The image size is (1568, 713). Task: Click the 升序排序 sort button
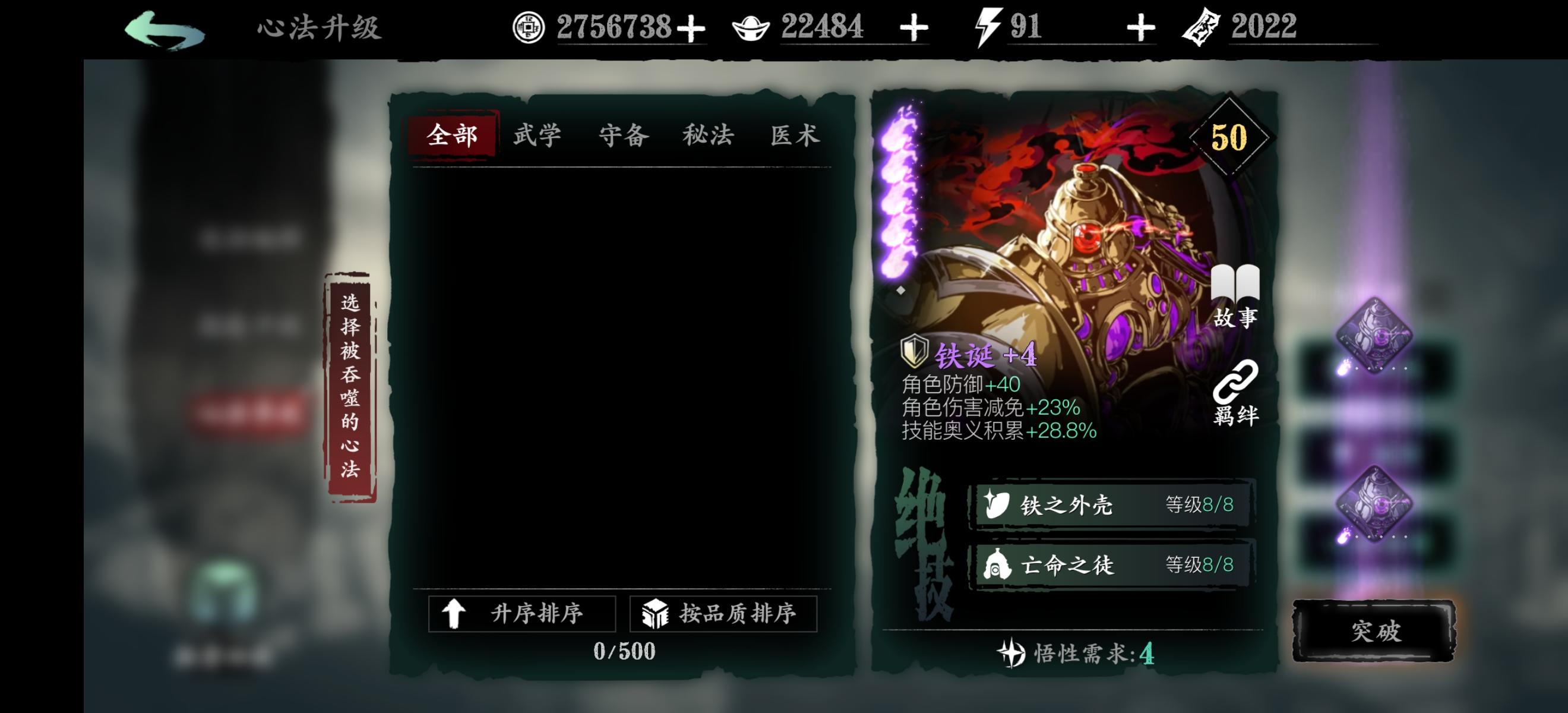pos(522,614)
